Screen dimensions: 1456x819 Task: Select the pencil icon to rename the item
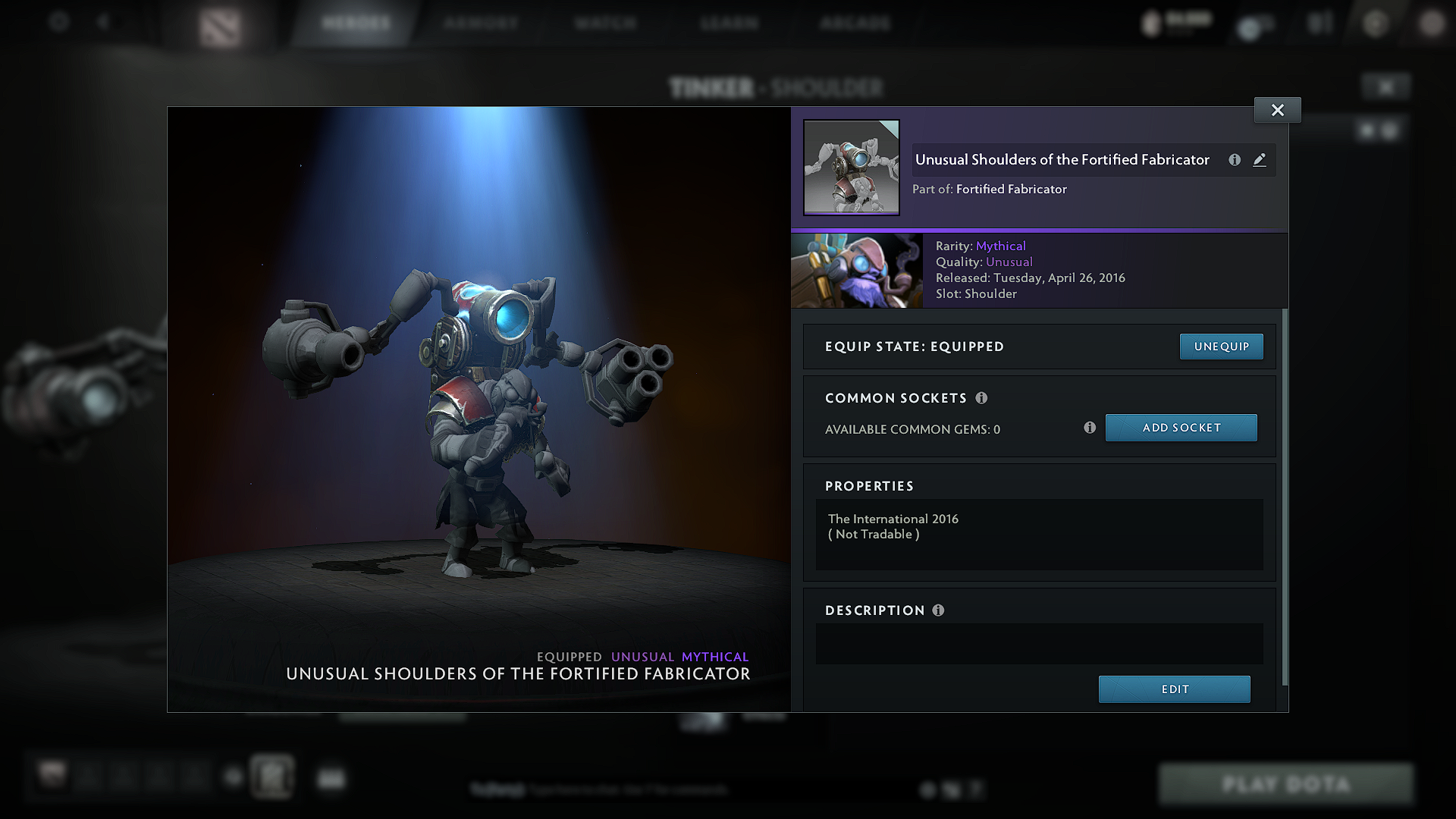(x=1260, y=160)
